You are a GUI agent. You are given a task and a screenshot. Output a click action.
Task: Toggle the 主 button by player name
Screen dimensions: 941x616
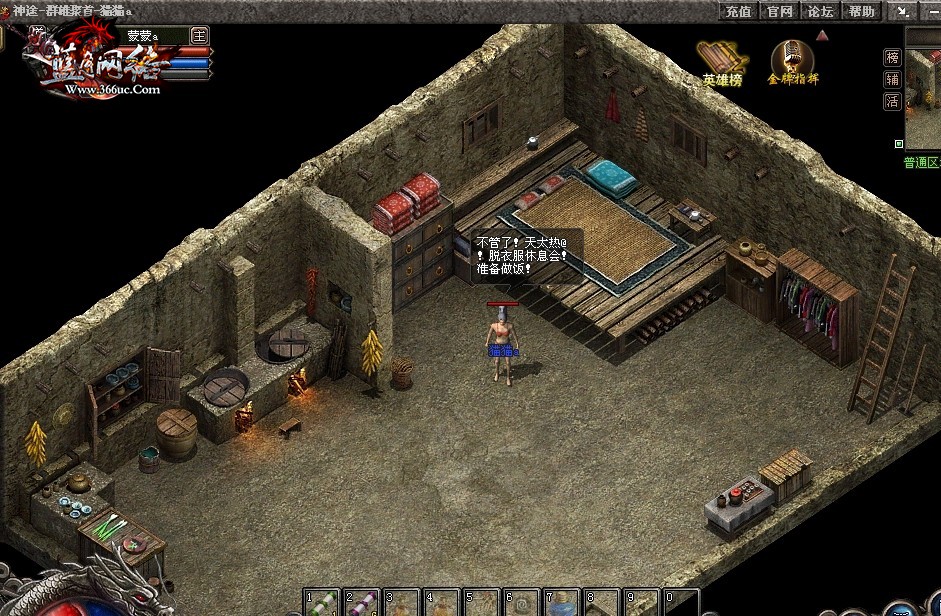[x=199, y=35]
